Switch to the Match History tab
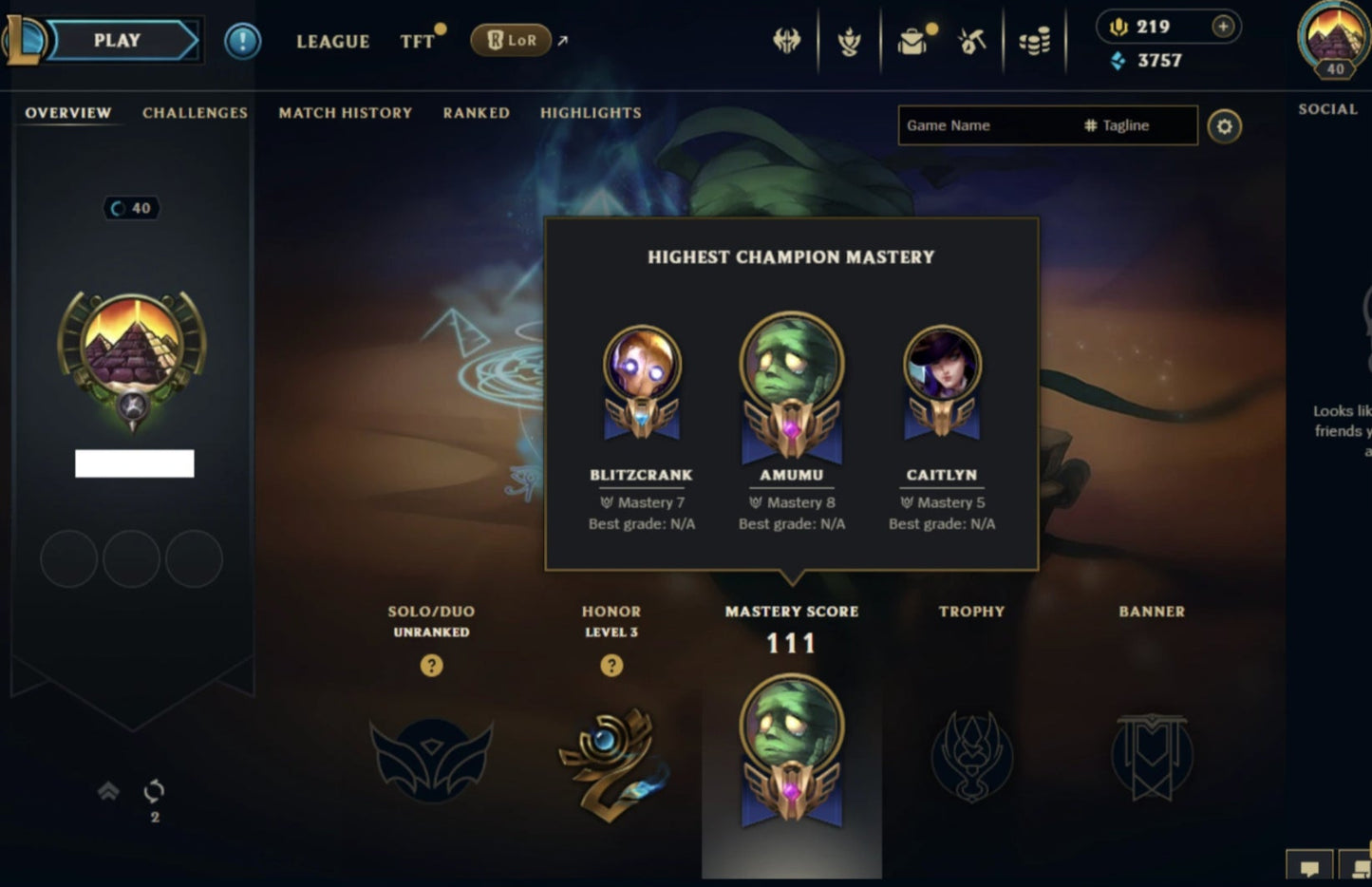The width and height of the screenshot is (1372, 887). point(346,112)
